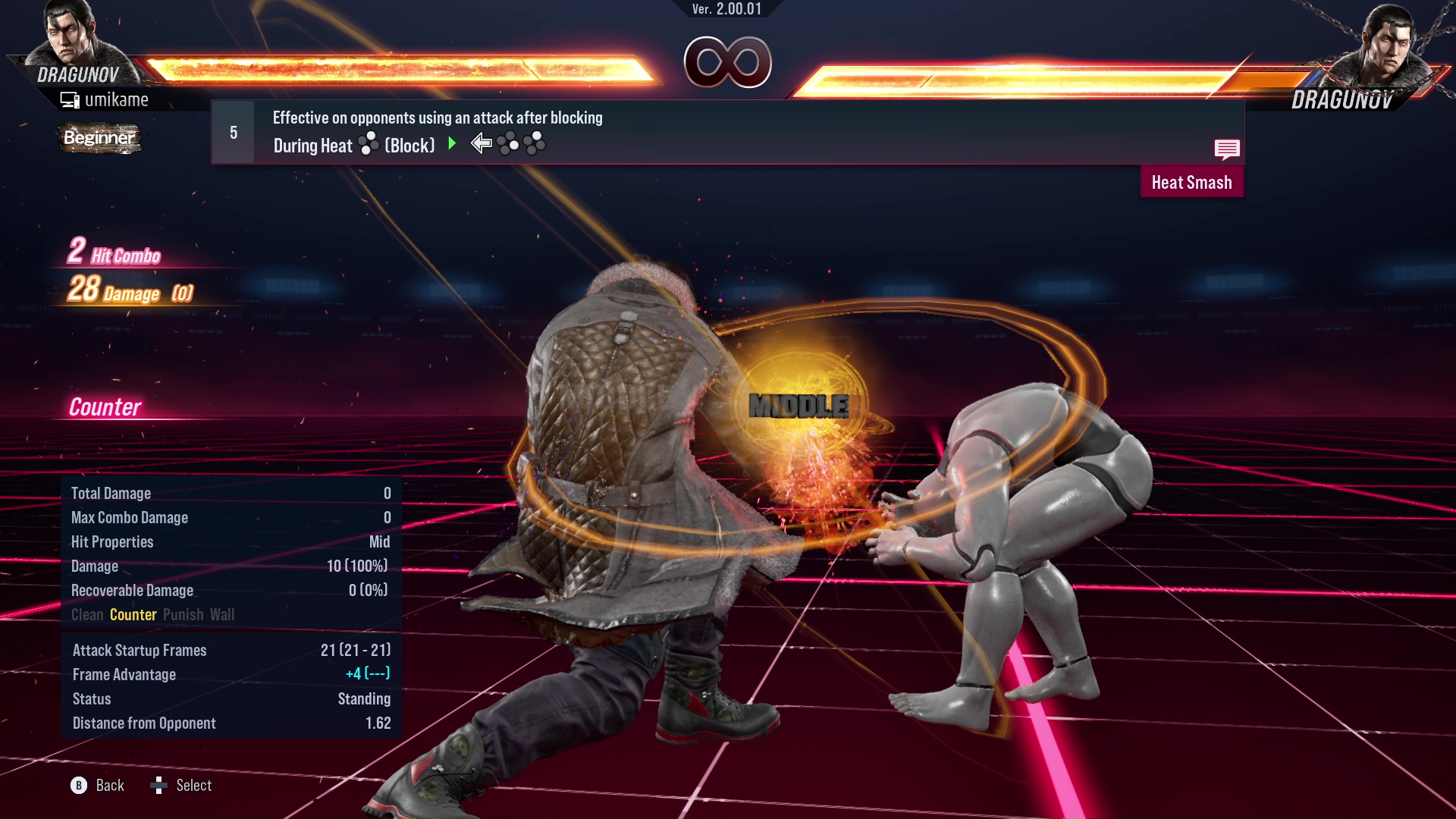Click the green playback triangle in command bar
The width and height of the screenshot is (1456, 819).
[453, 144]
